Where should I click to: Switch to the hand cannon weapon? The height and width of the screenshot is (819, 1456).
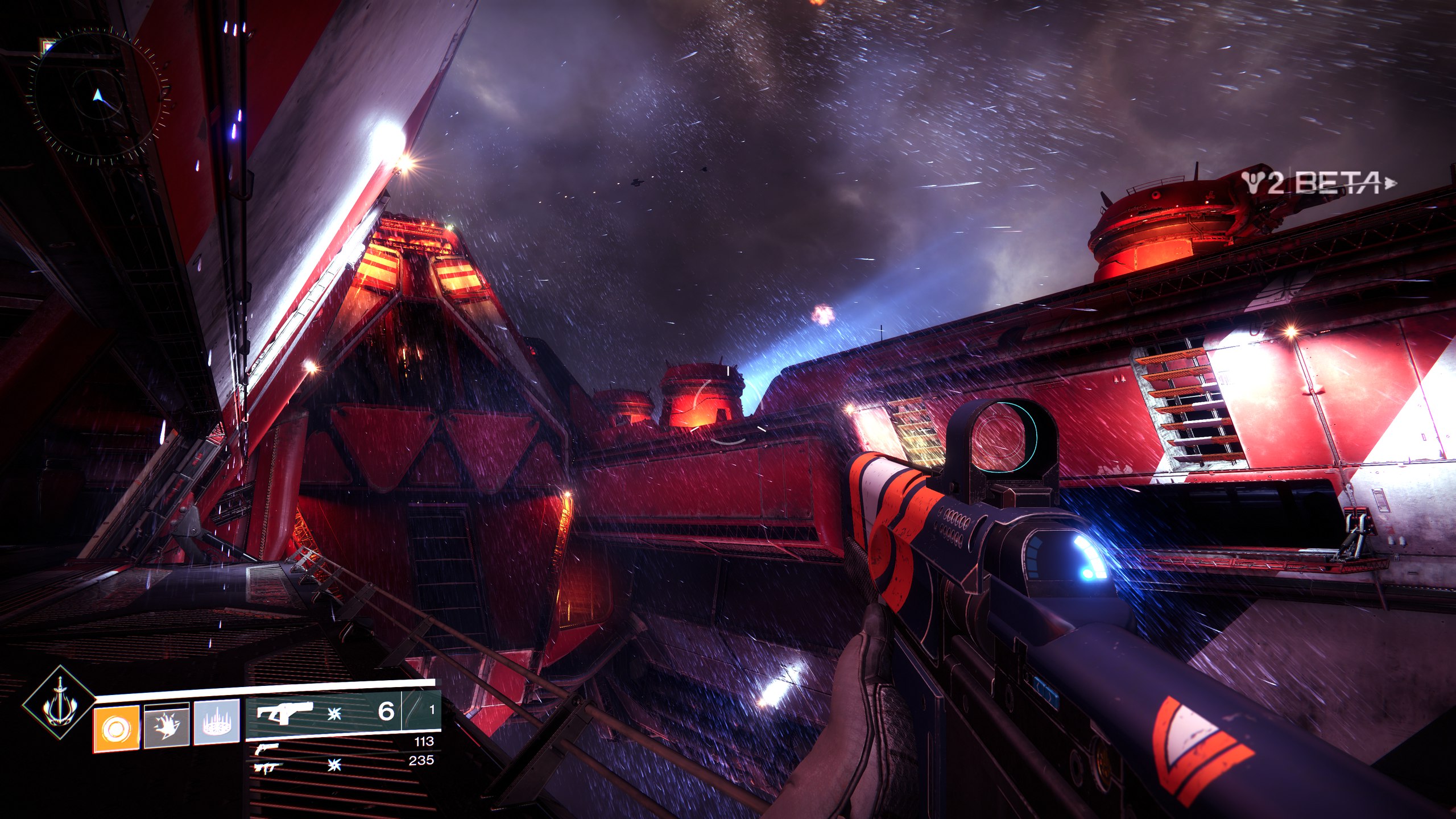[x=267, y=747]
